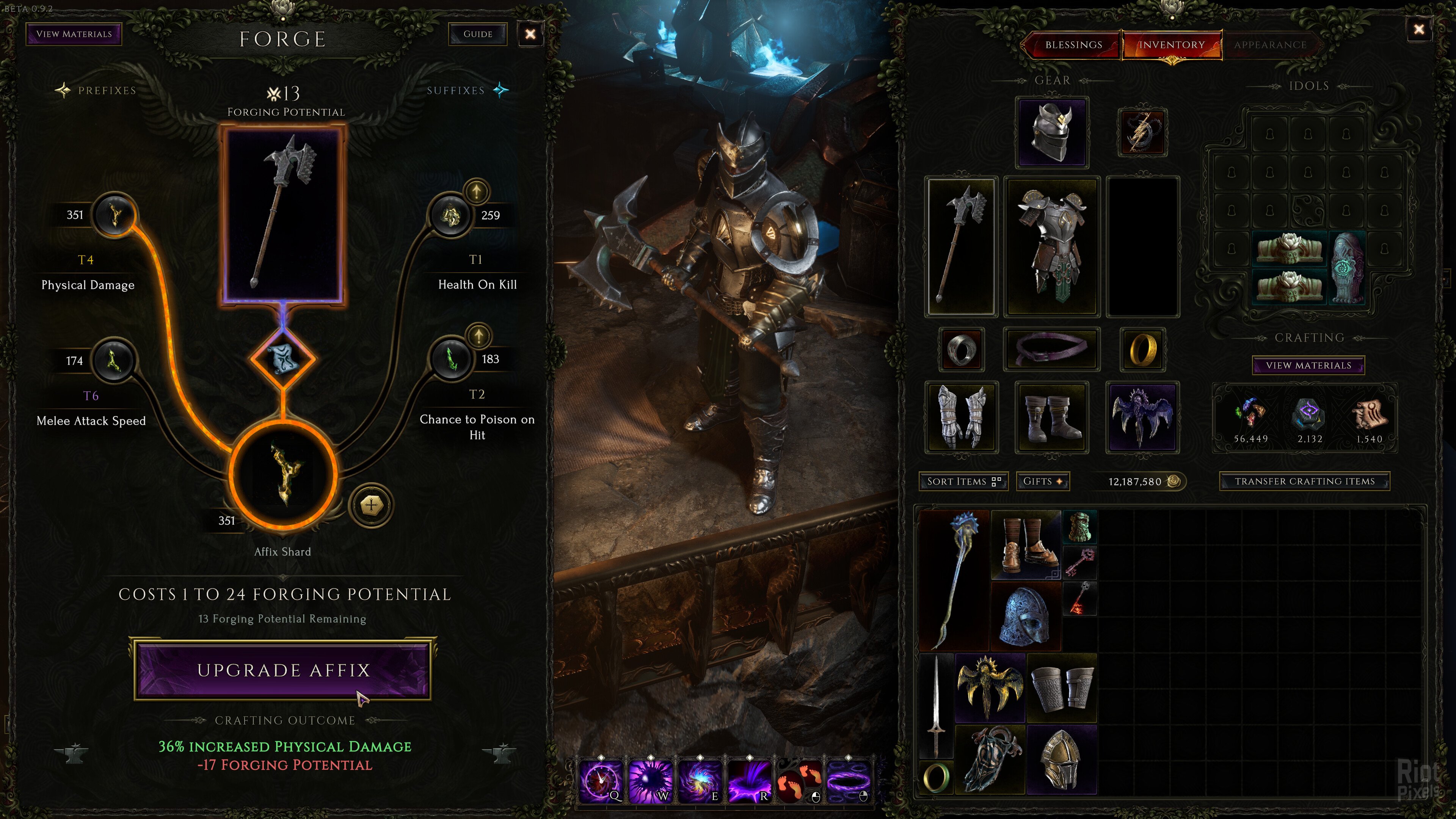Close the inventory panel

[1419, 30]
